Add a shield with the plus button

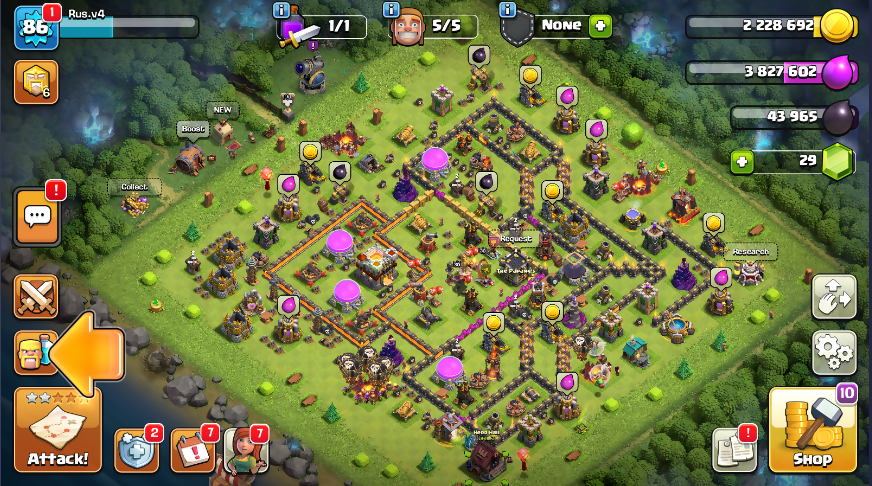tap(600, 26)
